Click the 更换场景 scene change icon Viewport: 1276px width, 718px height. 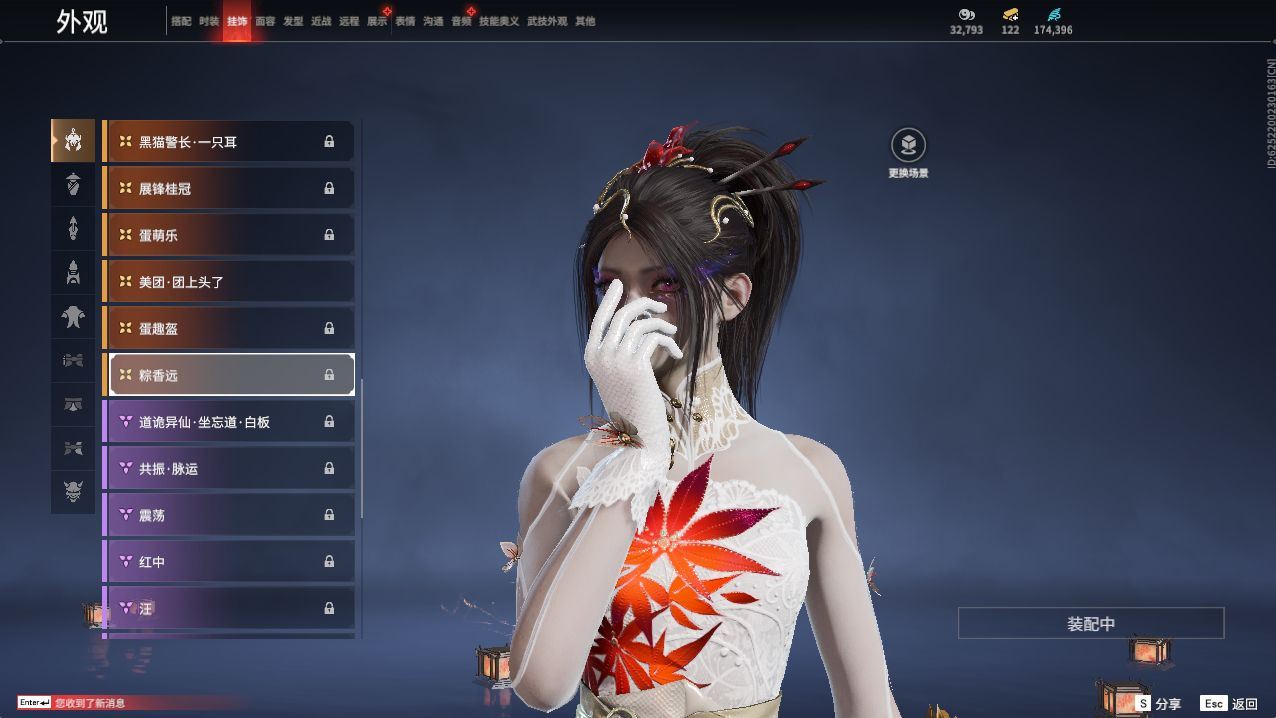[908, 146]
